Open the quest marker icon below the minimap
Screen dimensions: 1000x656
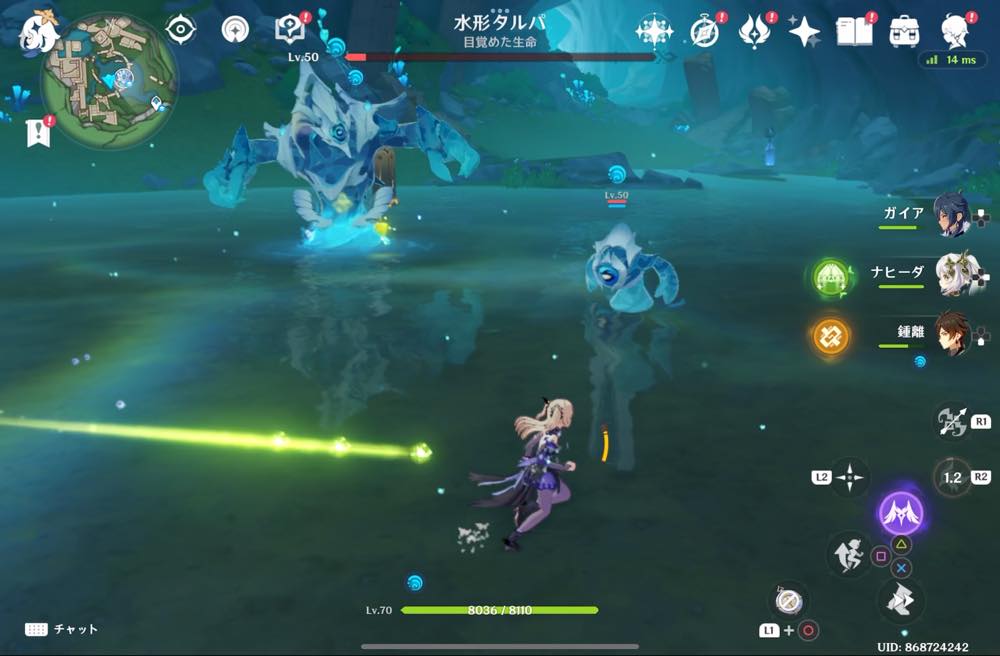pos(38,132)
